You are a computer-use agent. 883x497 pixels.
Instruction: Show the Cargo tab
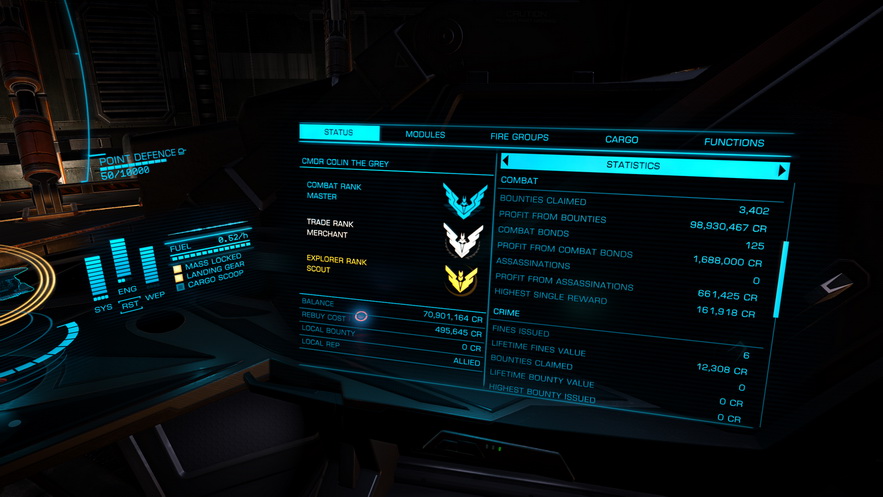(x=621, y=140)
